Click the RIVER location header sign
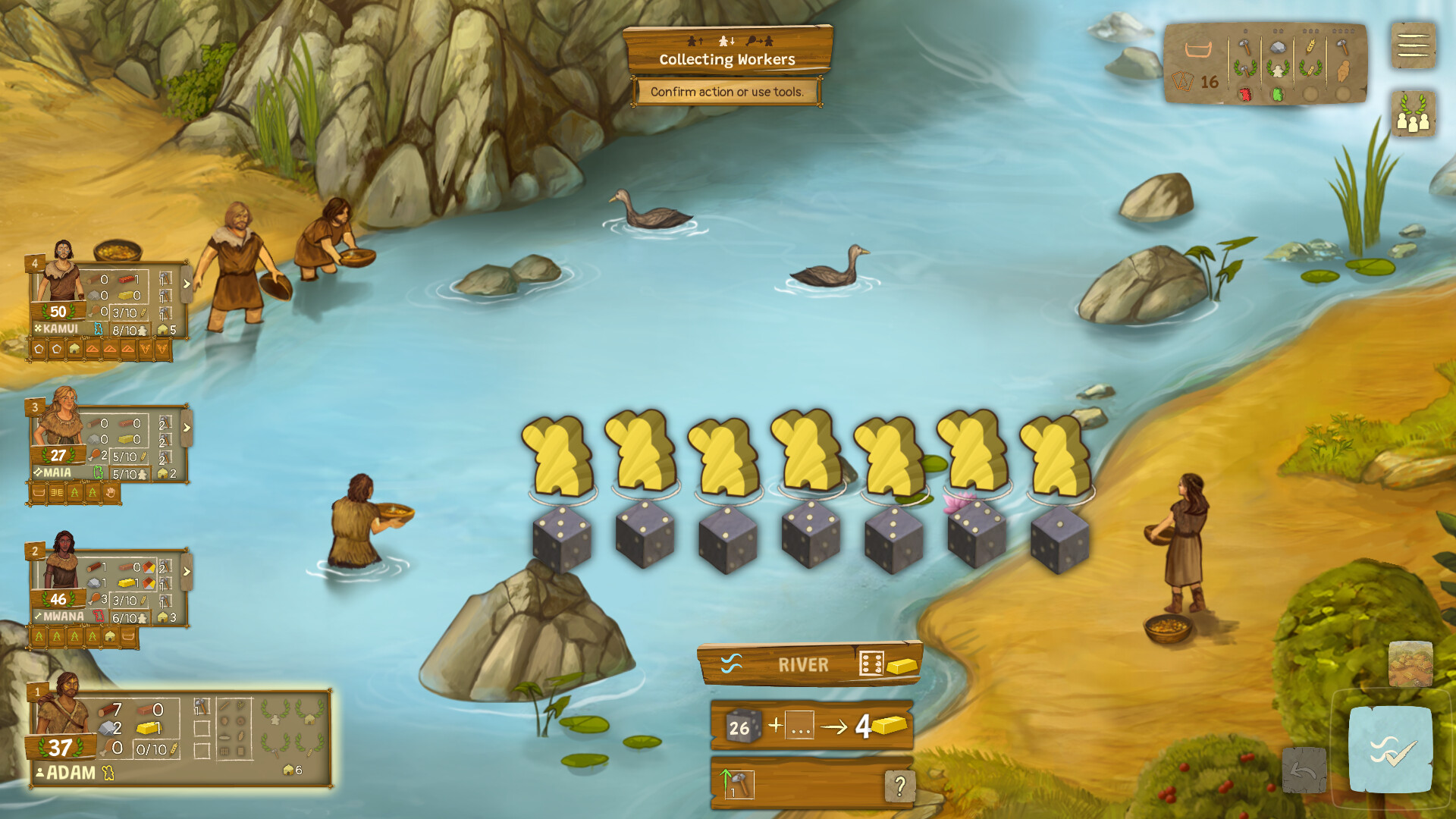Screen dimensions: 1456x819 pyautogui.click(x=804, y=664)
